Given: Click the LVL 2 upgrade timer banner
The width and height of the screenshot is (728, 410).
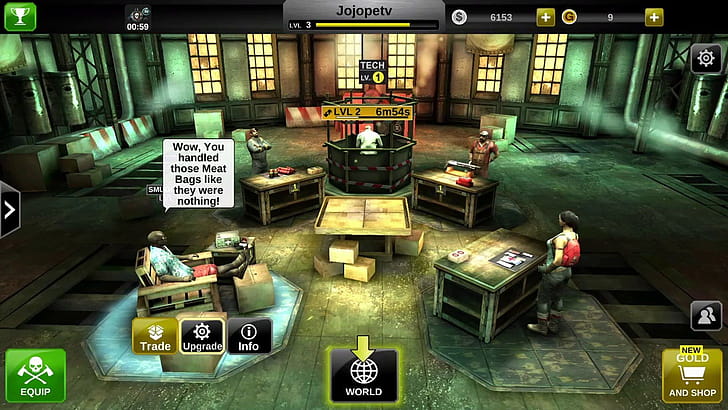Looking at the screenshot, I should click(x=365, y=114).
